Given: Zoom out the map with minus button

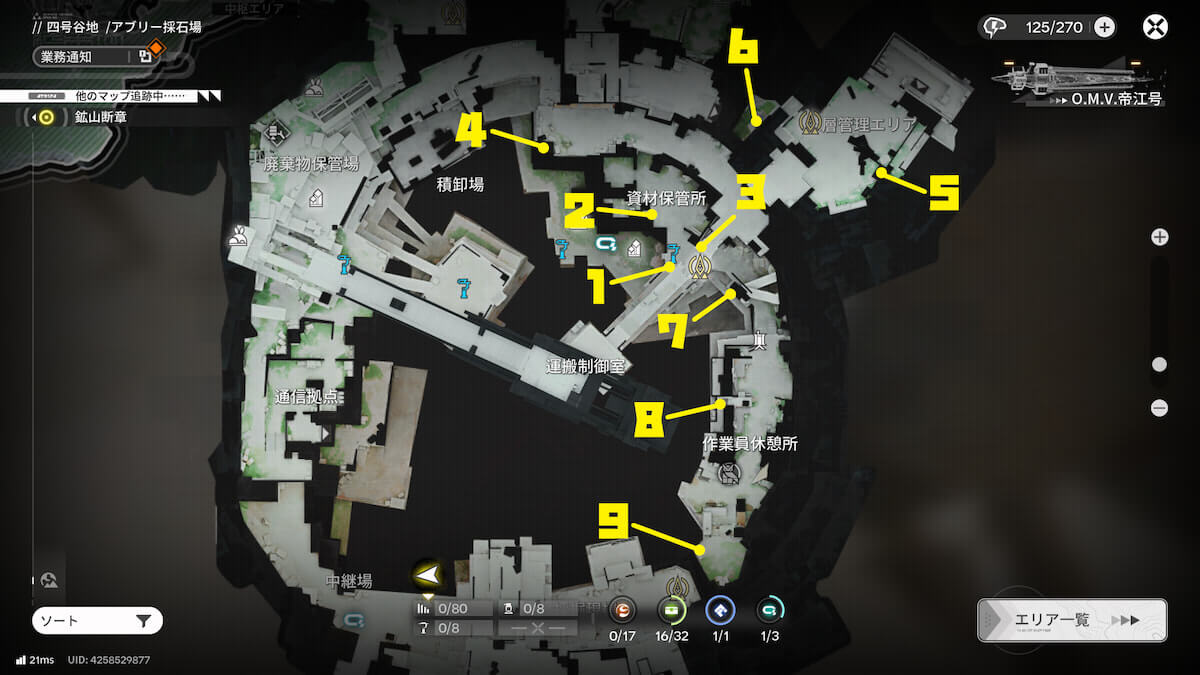Looking at the screenshot, I should tap(1159, 407).
